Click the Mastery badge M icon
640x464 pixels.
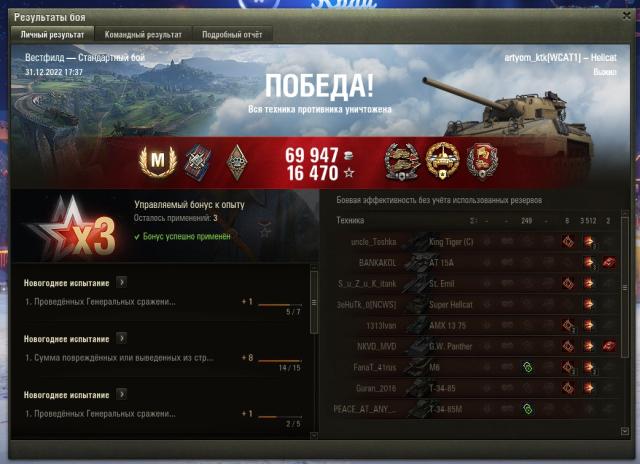pos(157,158)
